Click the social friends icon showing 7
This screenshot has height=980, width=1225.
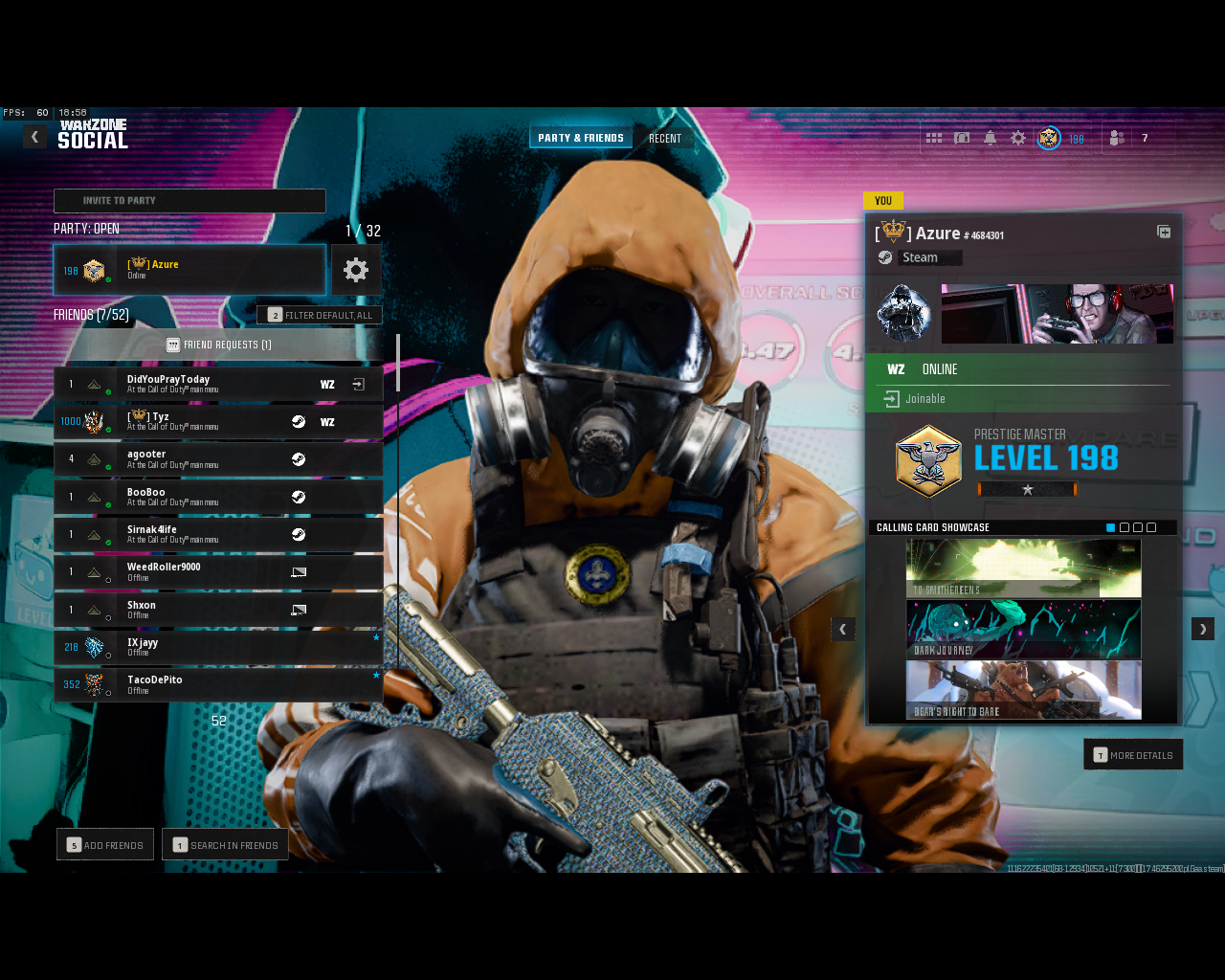(x=1116, y=138)
